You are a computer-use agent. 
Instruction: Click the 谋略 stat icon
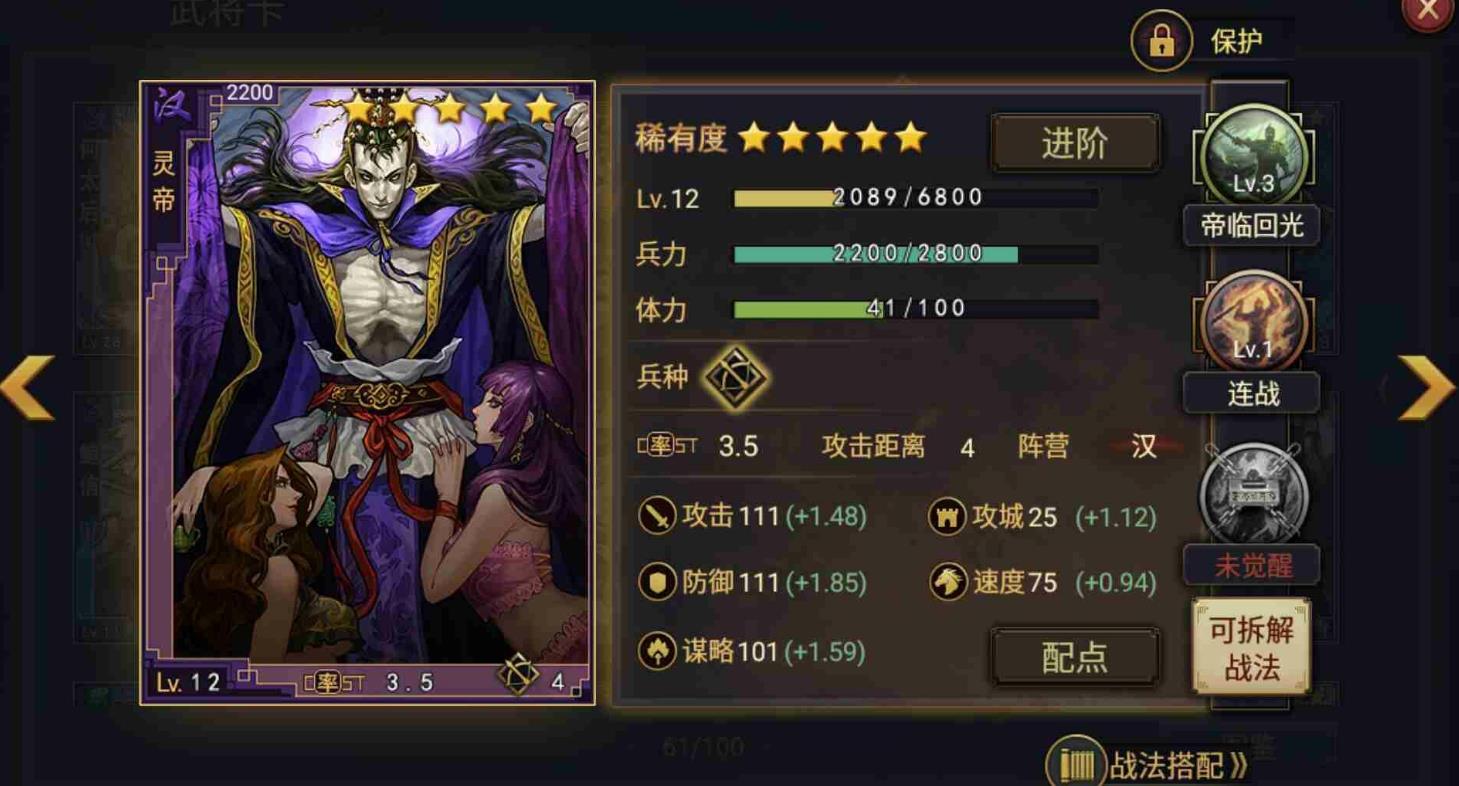[x=659, y=651]
